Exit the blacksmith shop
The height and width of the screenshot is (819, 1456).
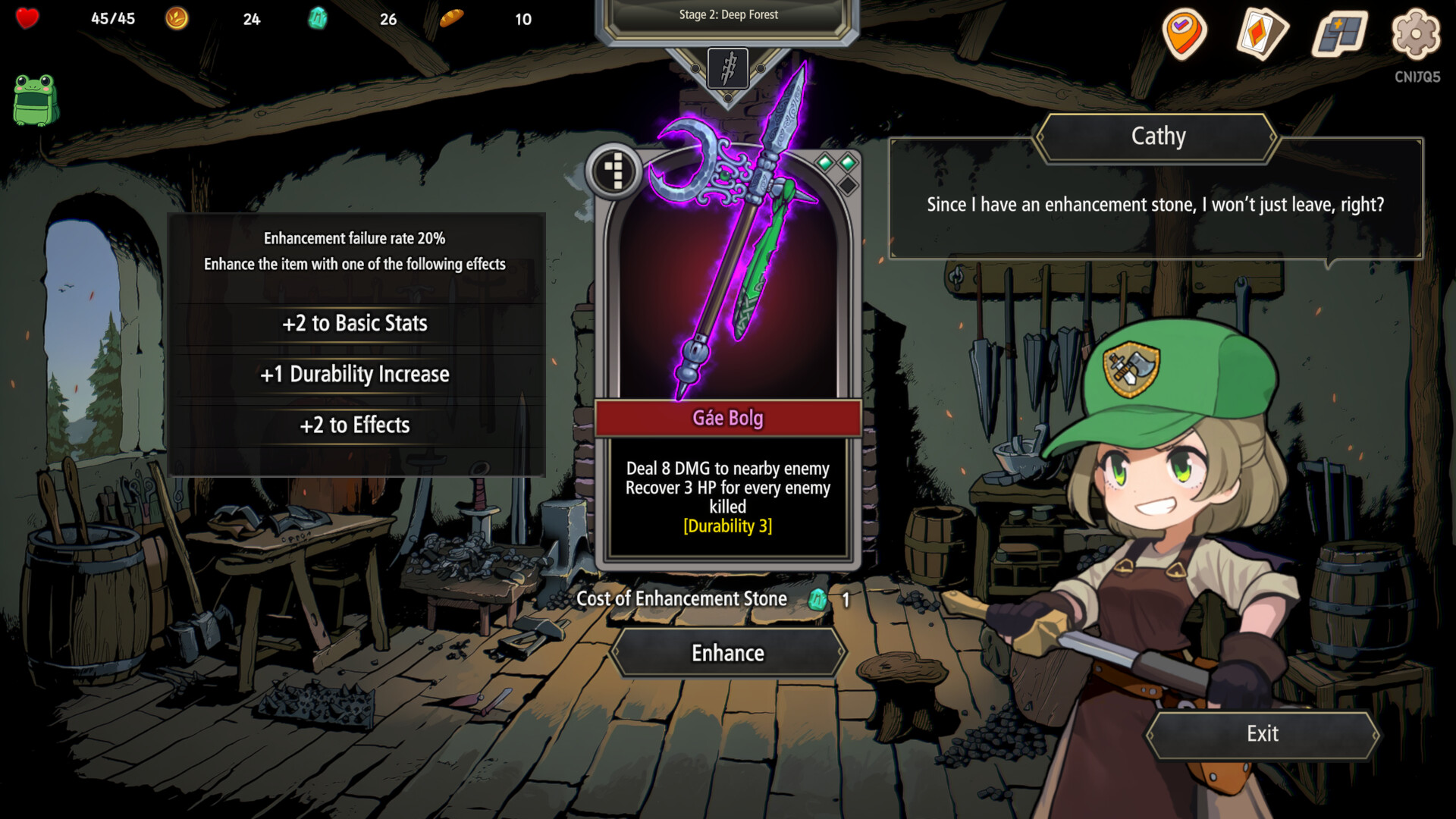click(x=1262, y=734)
